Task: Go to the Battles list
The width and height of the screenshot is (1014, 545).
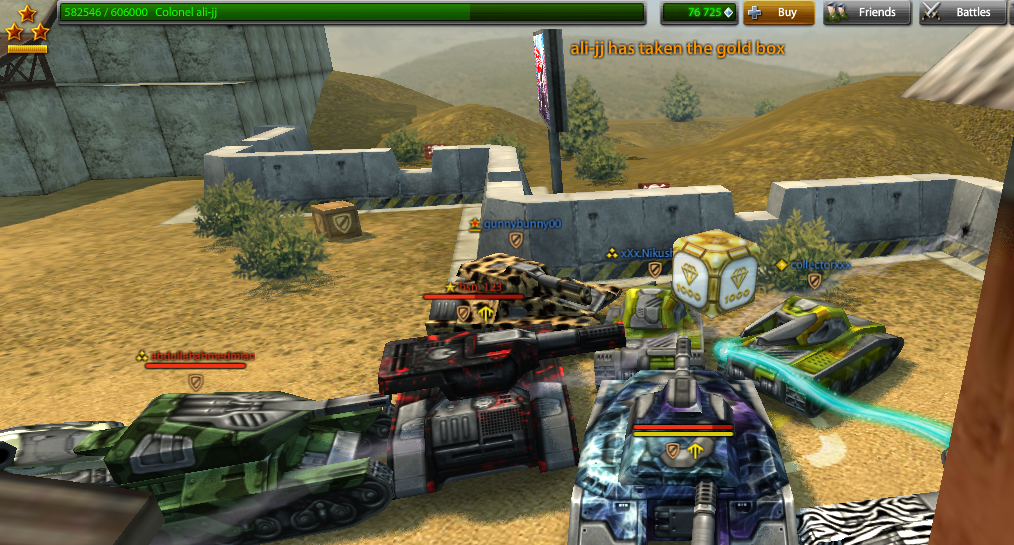Action: pos(961,13)
